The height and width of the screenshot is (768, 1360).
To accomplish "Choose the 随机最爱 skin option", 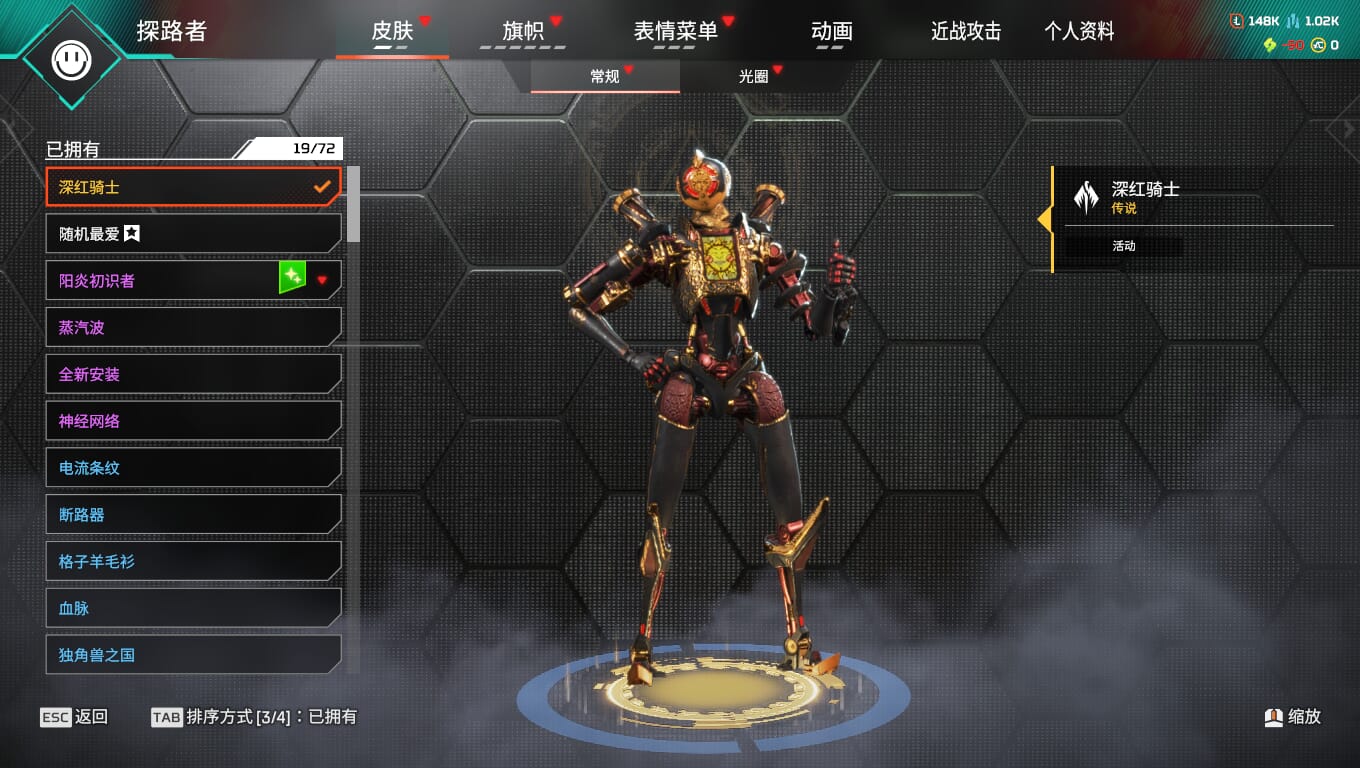I will click(193, 234).
